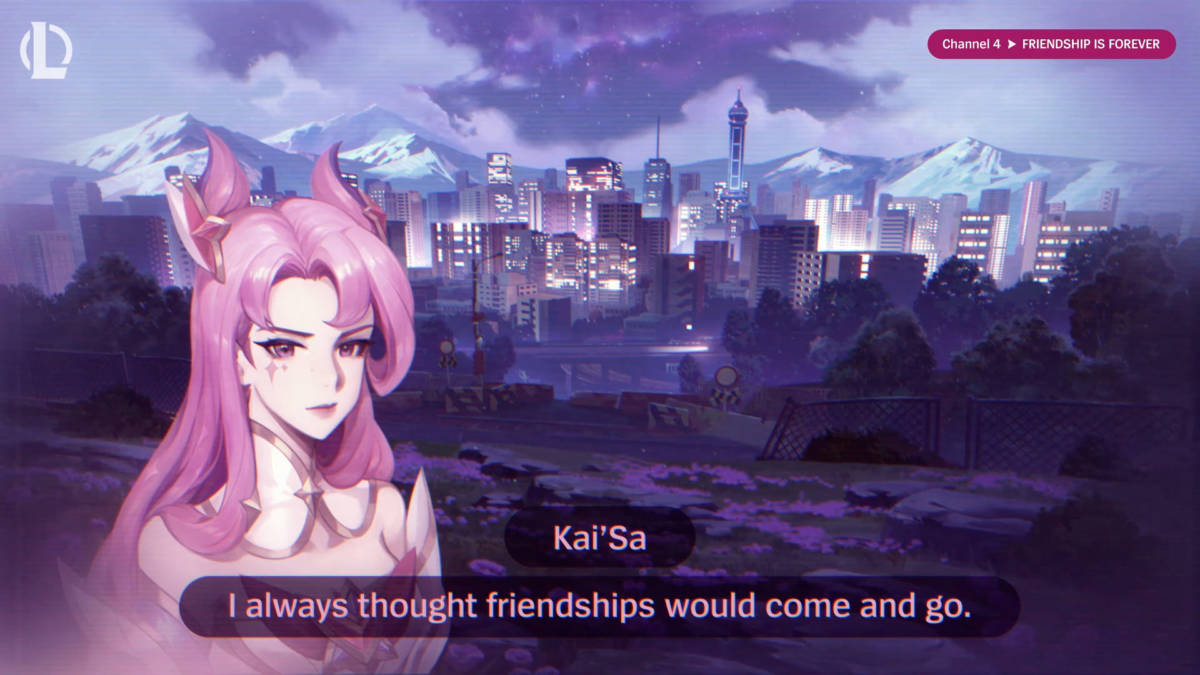This screenshot has width=1200, height=675.
Task: Click the League of Legends logo icon
Action: pos(45,52)
